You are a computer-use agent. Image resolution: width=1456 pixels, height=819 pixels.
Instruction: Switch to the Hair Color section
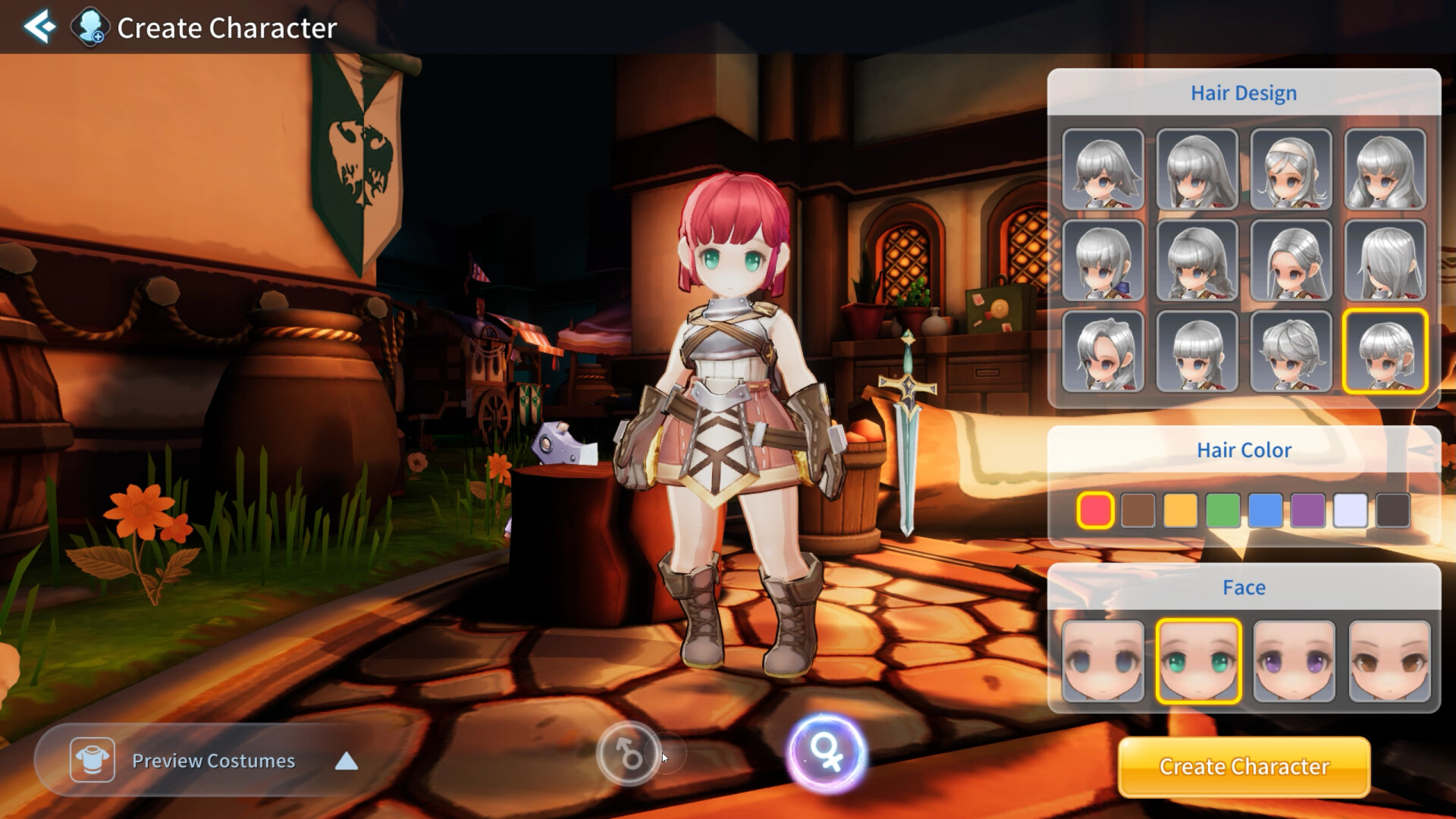[1244, 449]
